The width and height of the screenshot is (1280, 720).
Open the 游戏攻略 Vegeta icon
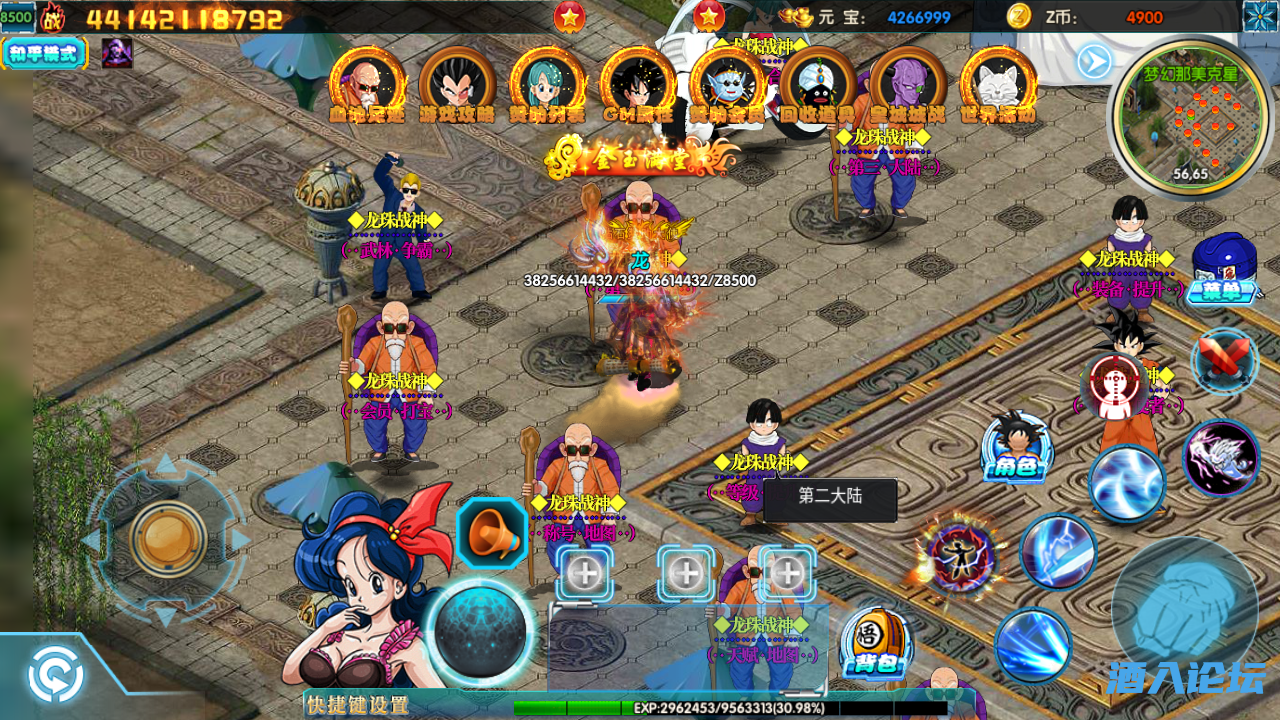(x=457, y=84)
